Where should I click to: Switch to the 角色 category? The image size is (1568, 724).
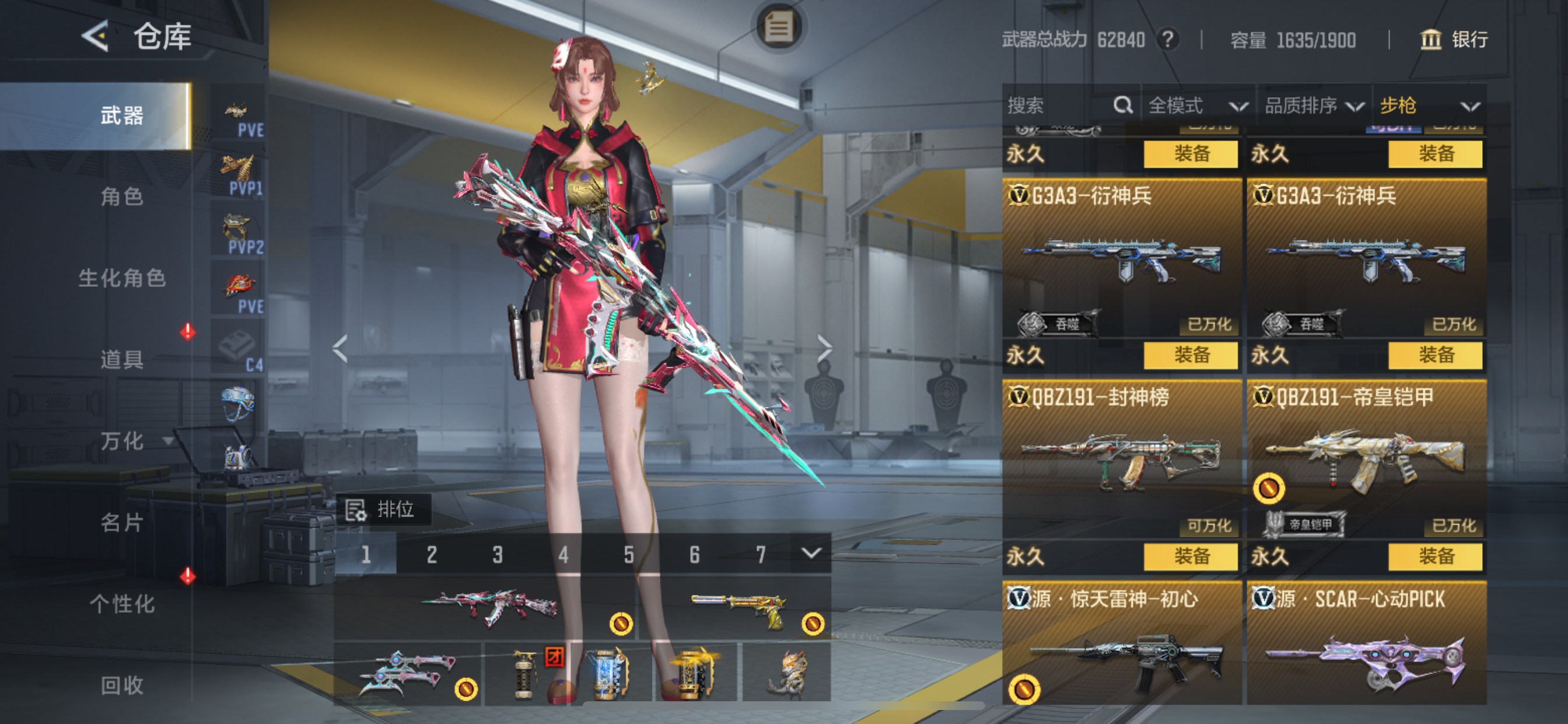[x=122, y=196]
